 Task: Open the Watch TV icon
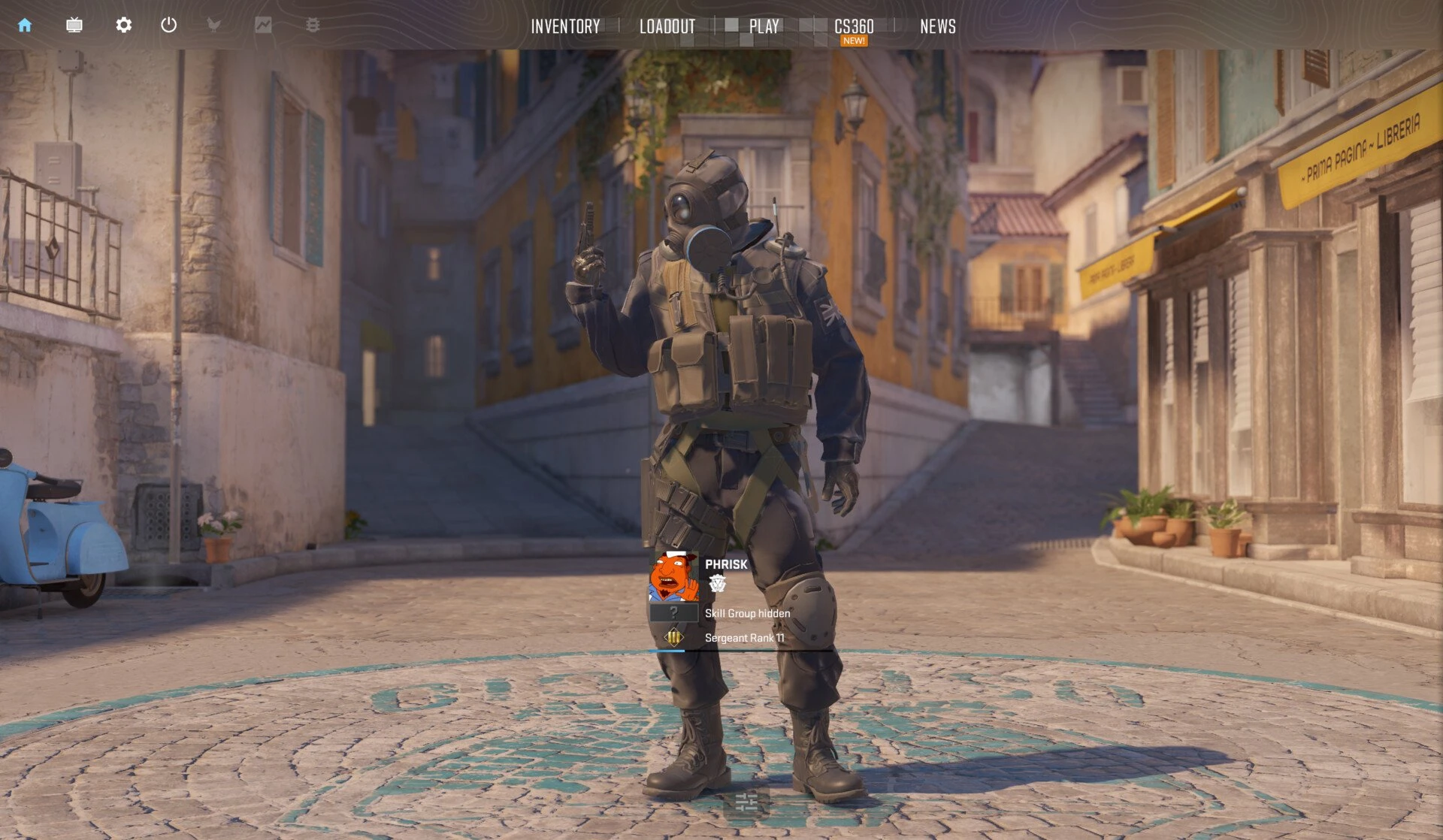[74, 26]
